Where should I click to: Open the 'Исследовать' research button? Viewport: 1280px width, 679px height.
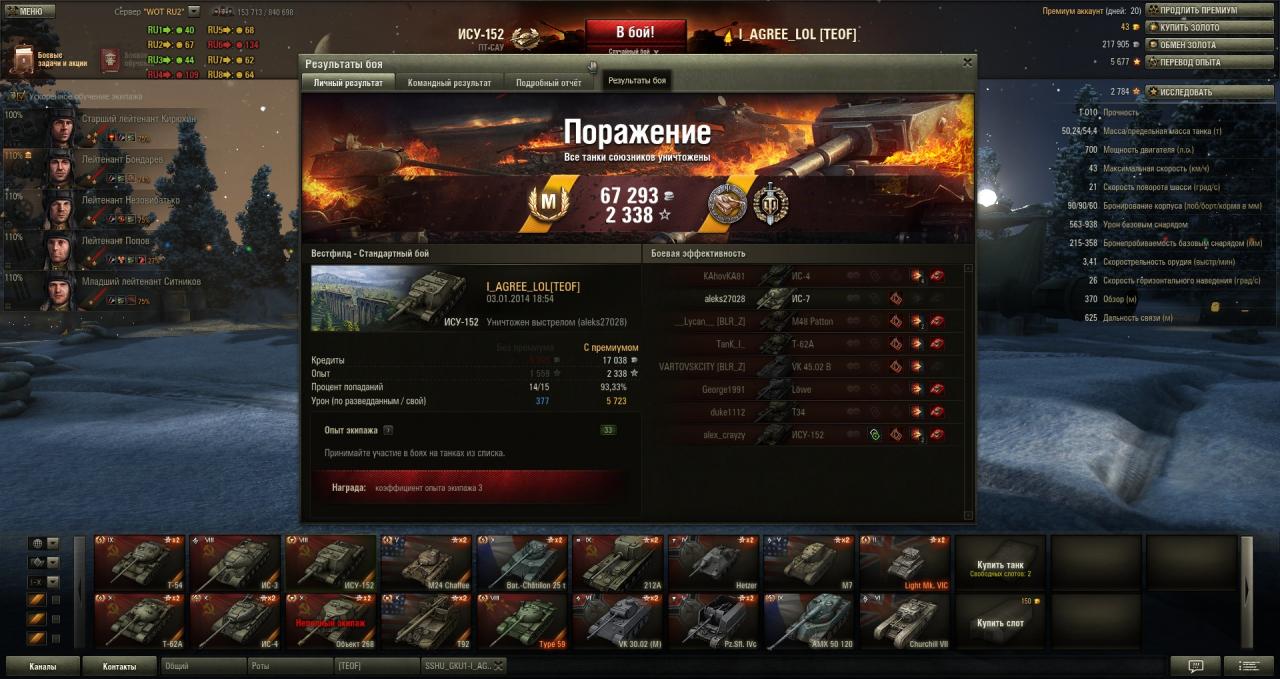click(x=1196, y=92)
